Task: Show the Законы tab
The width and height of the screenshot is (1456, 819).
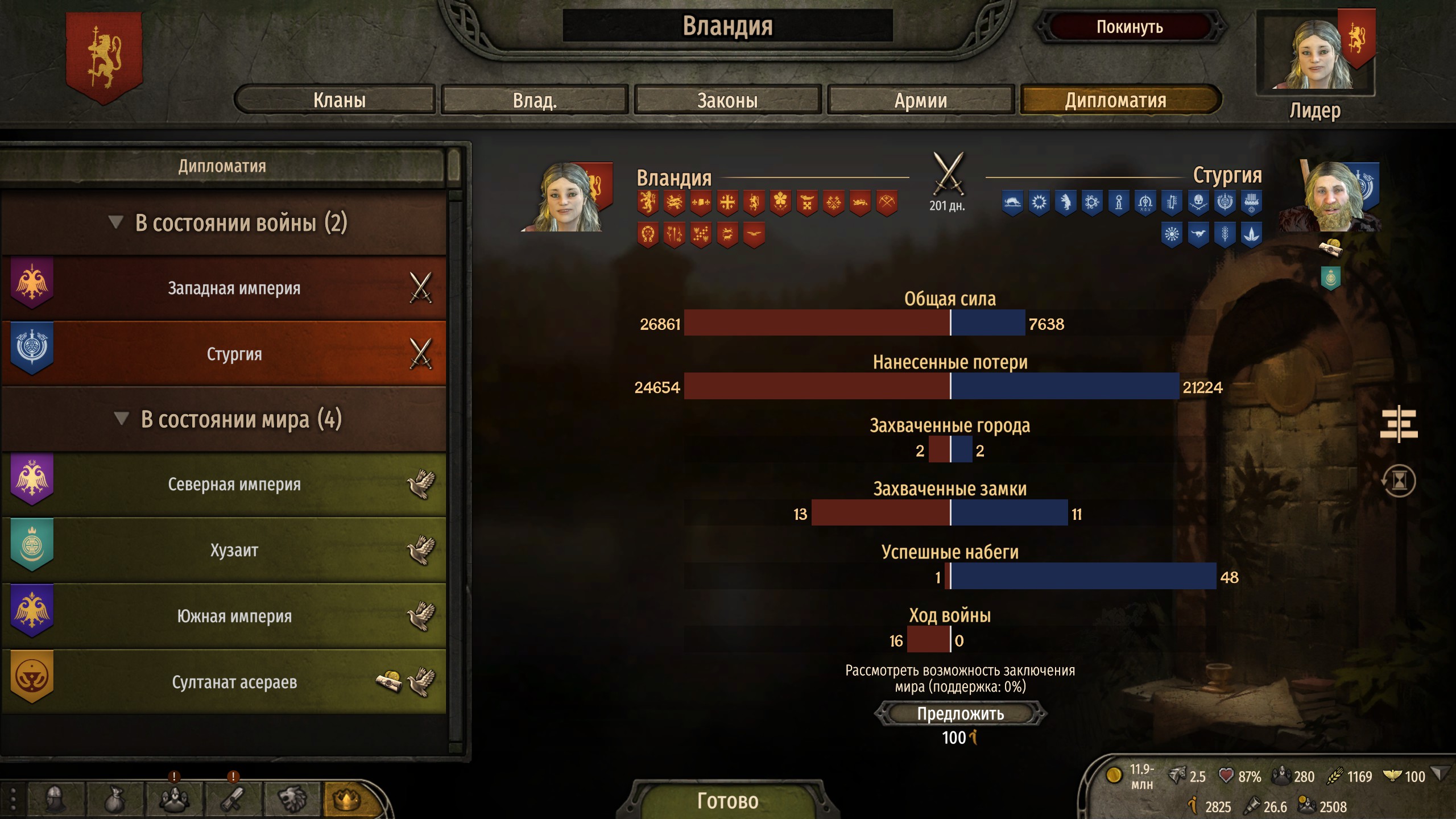Action: tap(727, 101)
